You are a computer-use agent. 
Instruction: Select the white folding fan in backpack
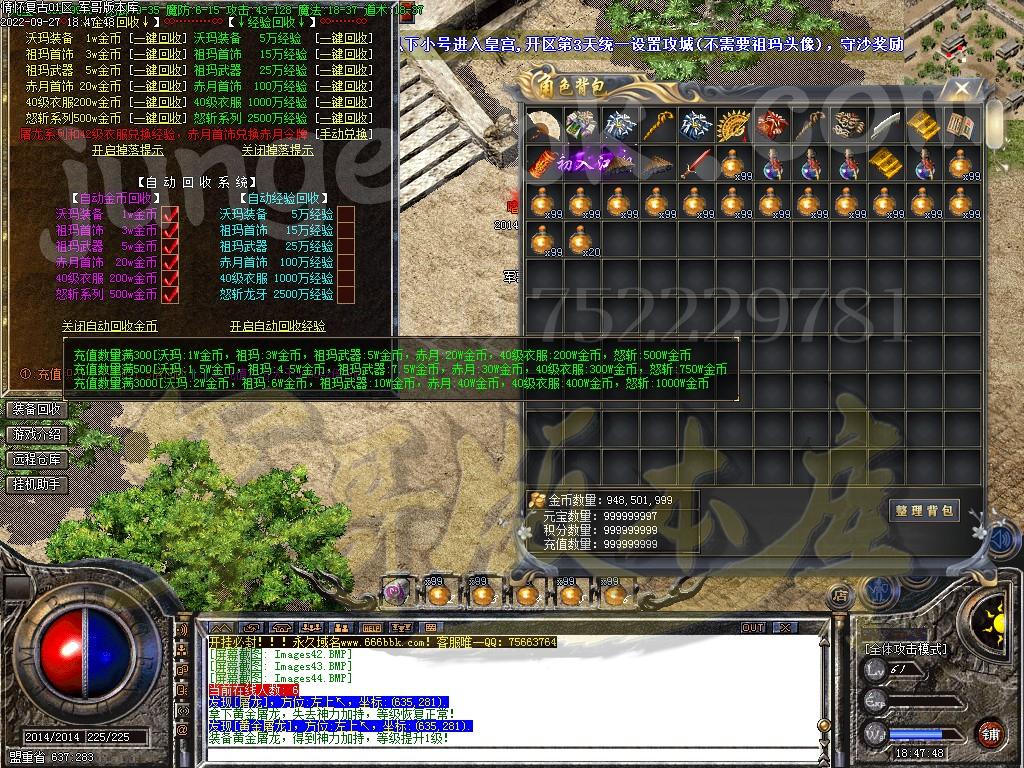pyautogui.click(x=543, y=125)
